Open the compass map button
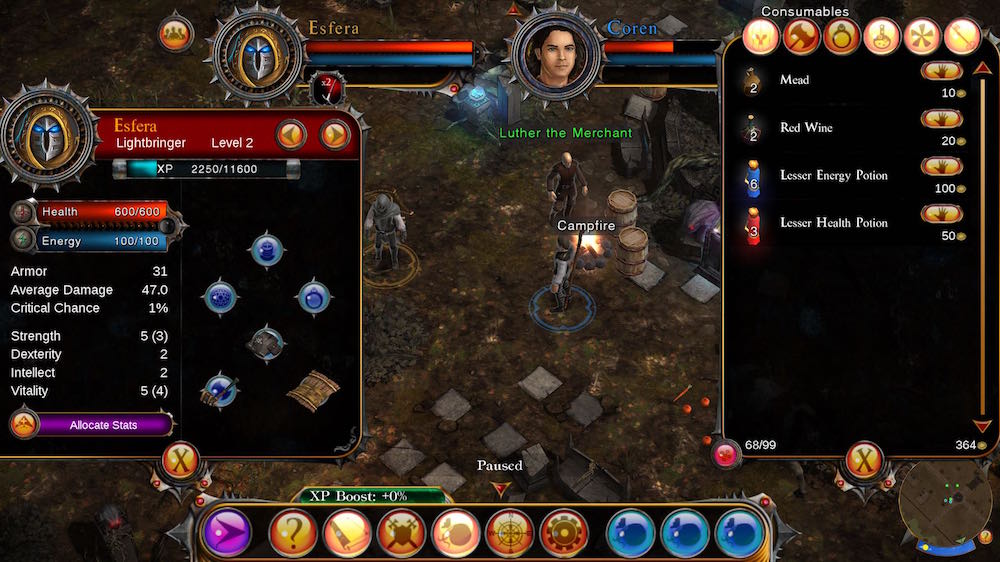 pyautogui.click(x=509, y=533)
